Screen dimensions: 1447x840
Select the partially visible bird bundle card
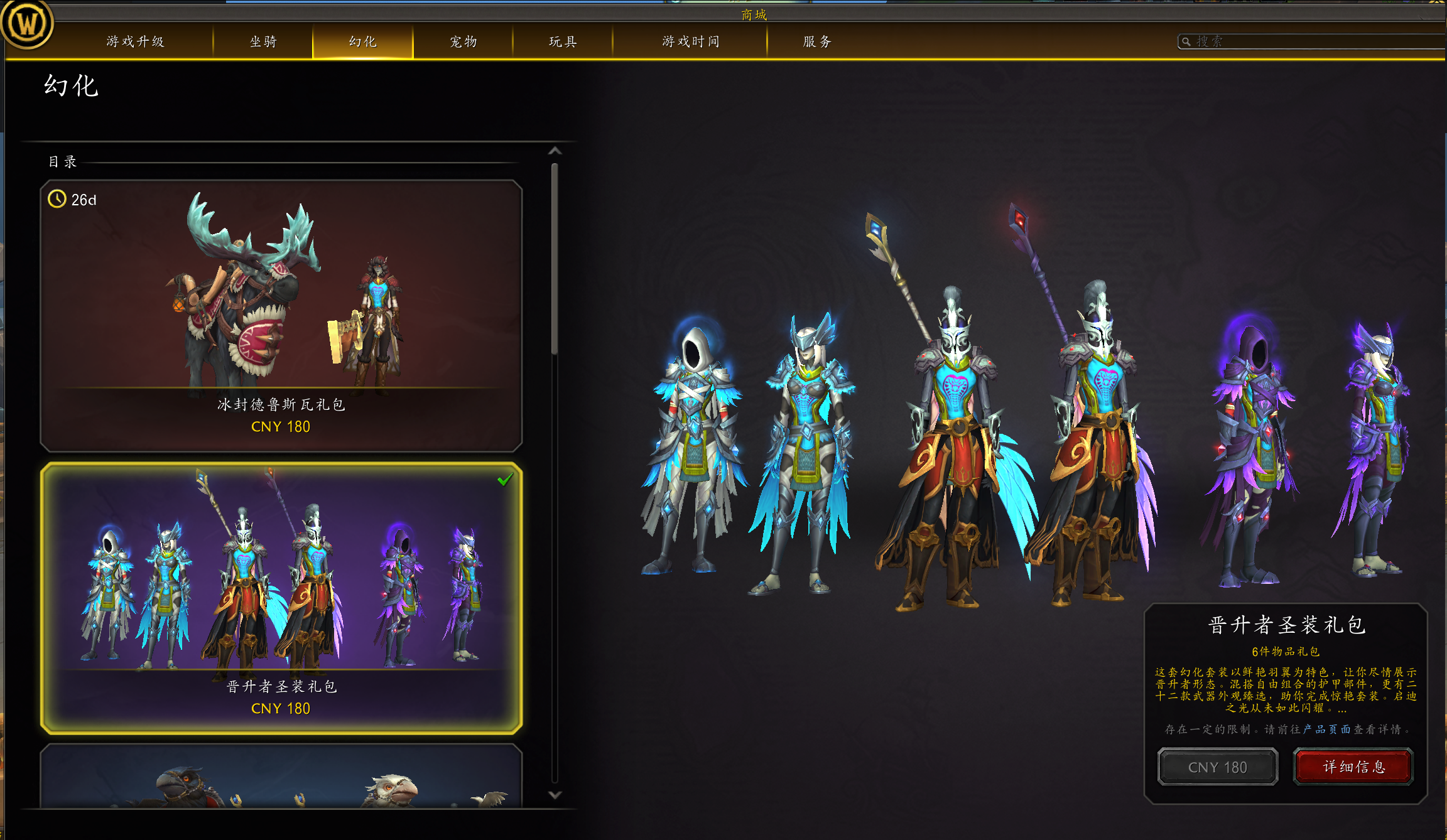(281, 777)
